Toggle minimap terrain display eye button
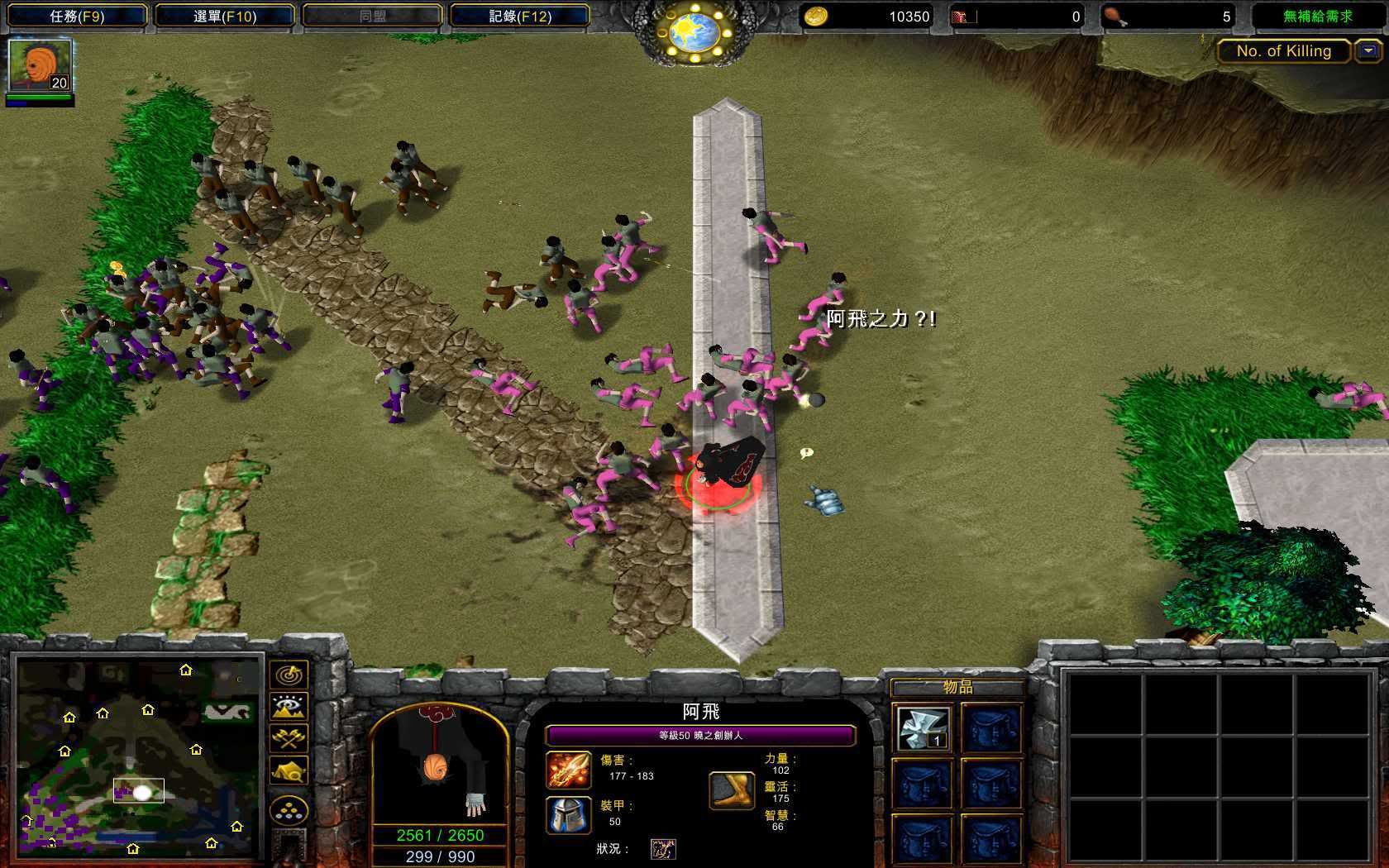Viewport: 1389px width, 868px height. [289, 707]
